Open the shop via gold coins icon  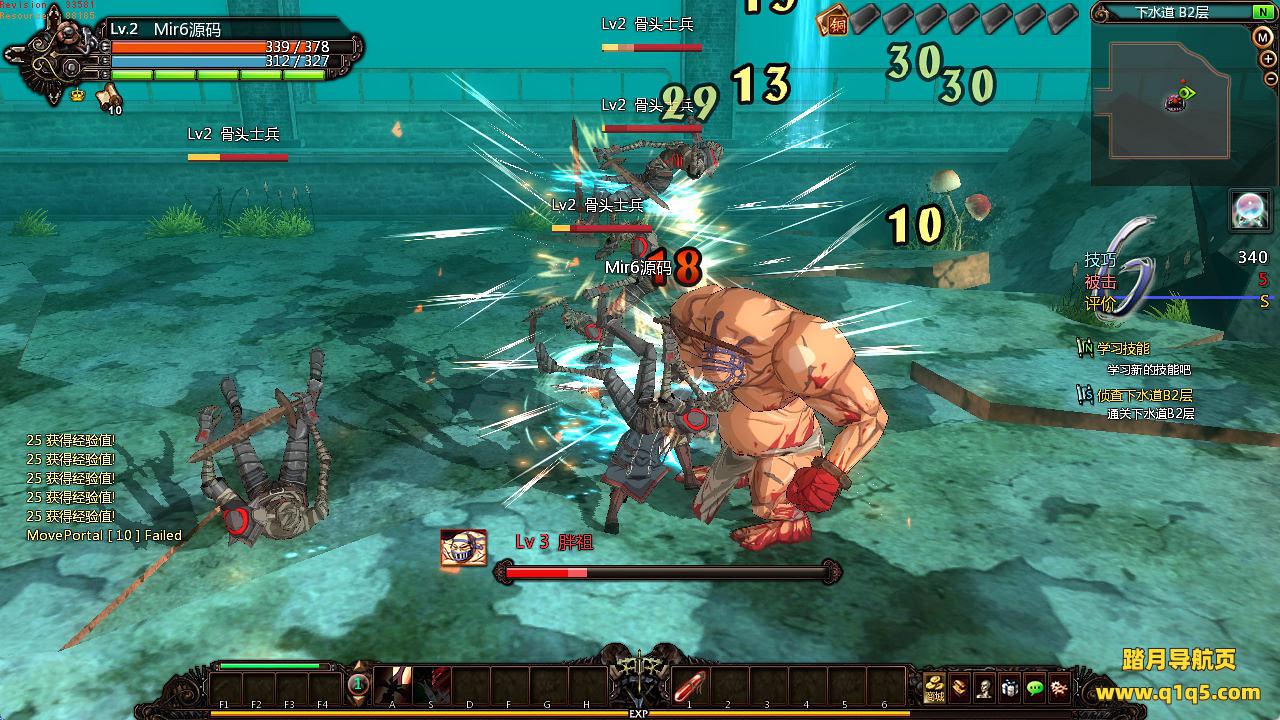[935, 687]
